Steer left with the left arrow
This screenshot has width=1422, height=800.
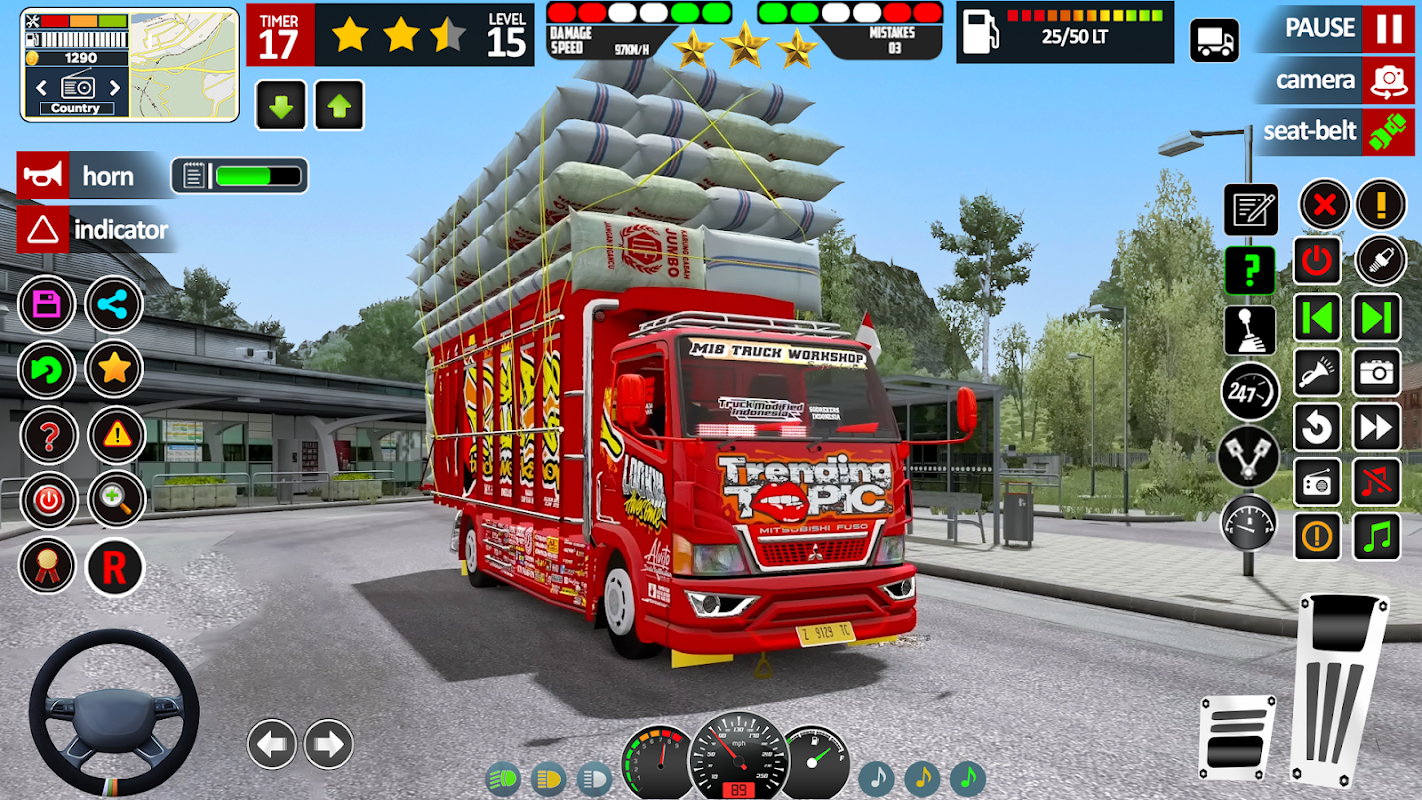pyautogui.click(x=271, y=744)
